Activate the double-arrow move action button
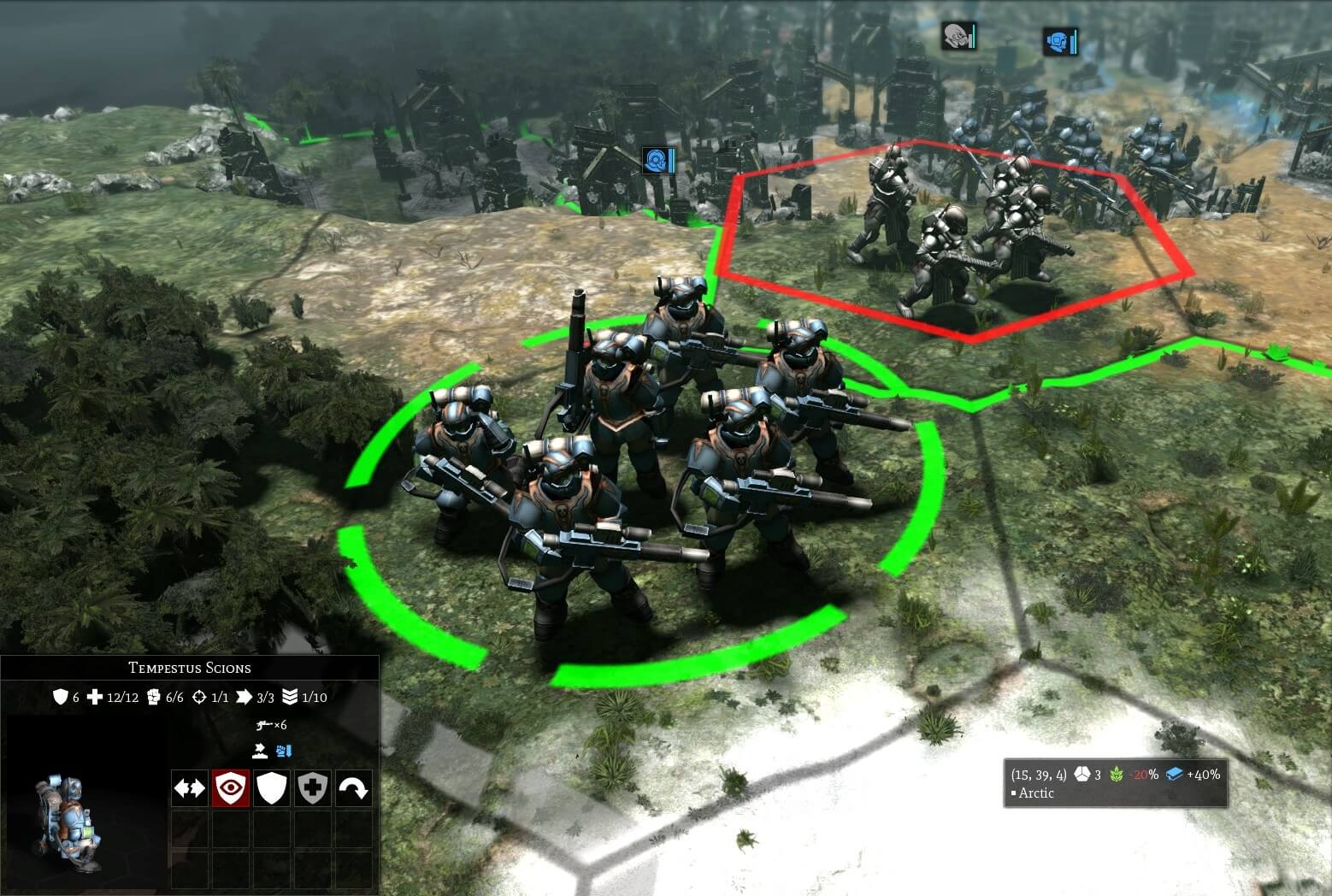The width and height of the screenshot is (1332, 896). 189,788
